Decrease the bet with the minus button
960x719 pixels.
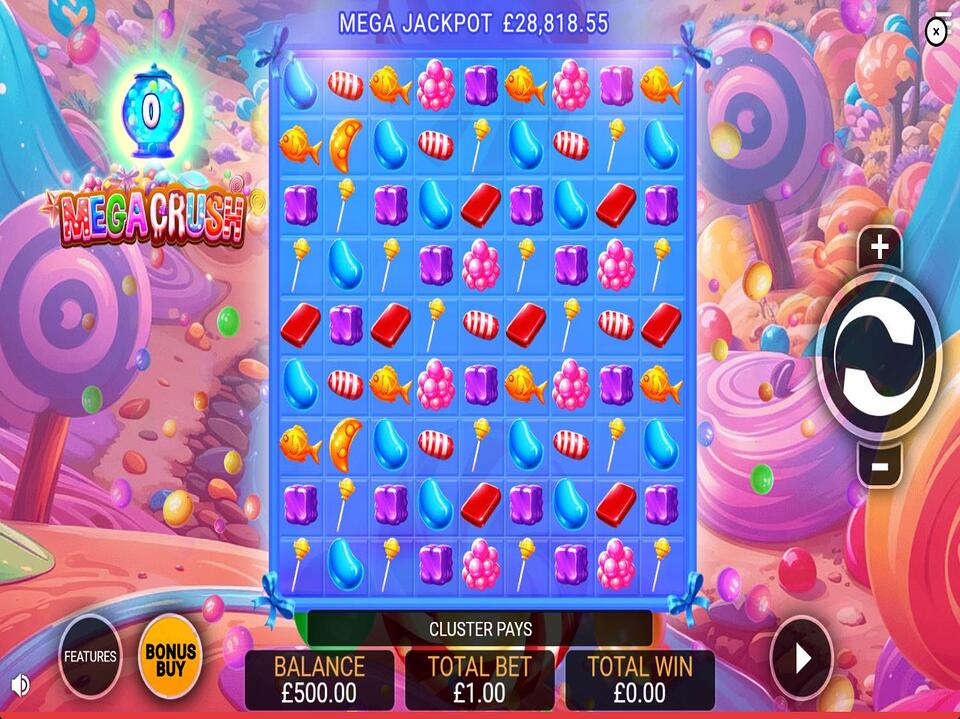879,465
